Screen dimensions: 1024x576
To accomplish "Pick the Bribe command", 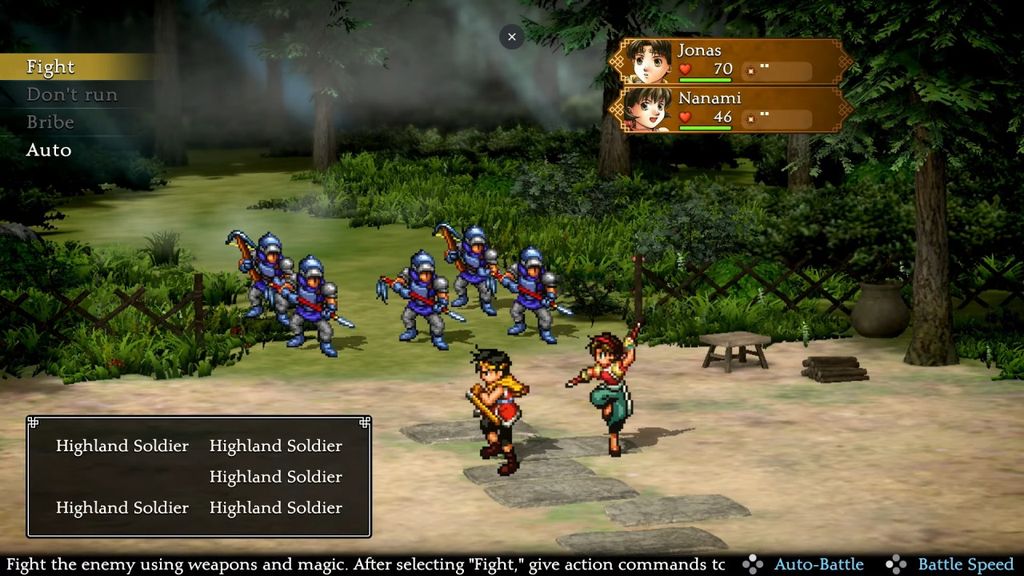I will pos(51,122).
